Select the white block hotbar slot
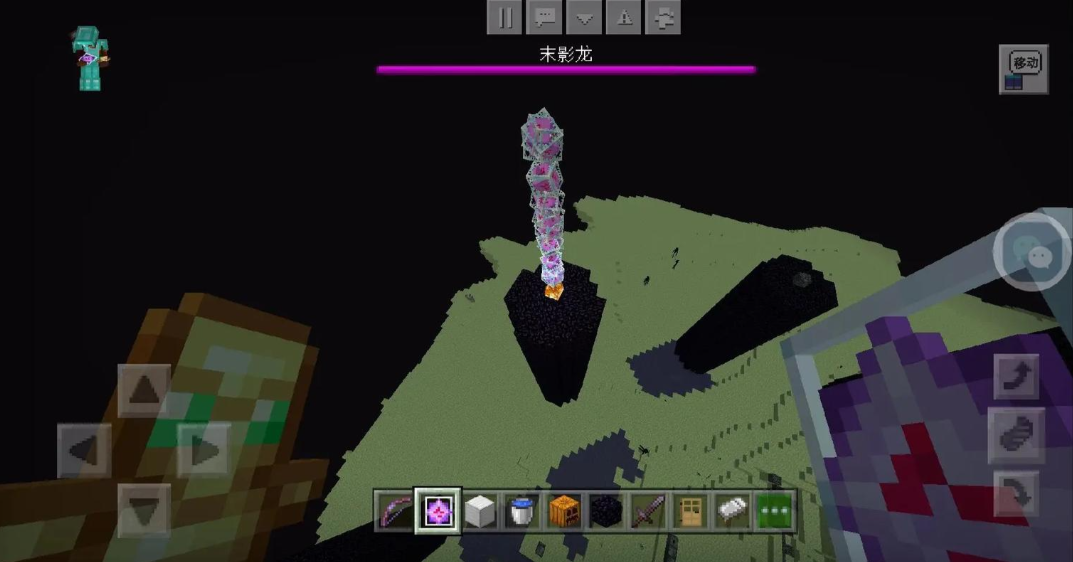The image size is (1073, 562). (x=479, y=511)
